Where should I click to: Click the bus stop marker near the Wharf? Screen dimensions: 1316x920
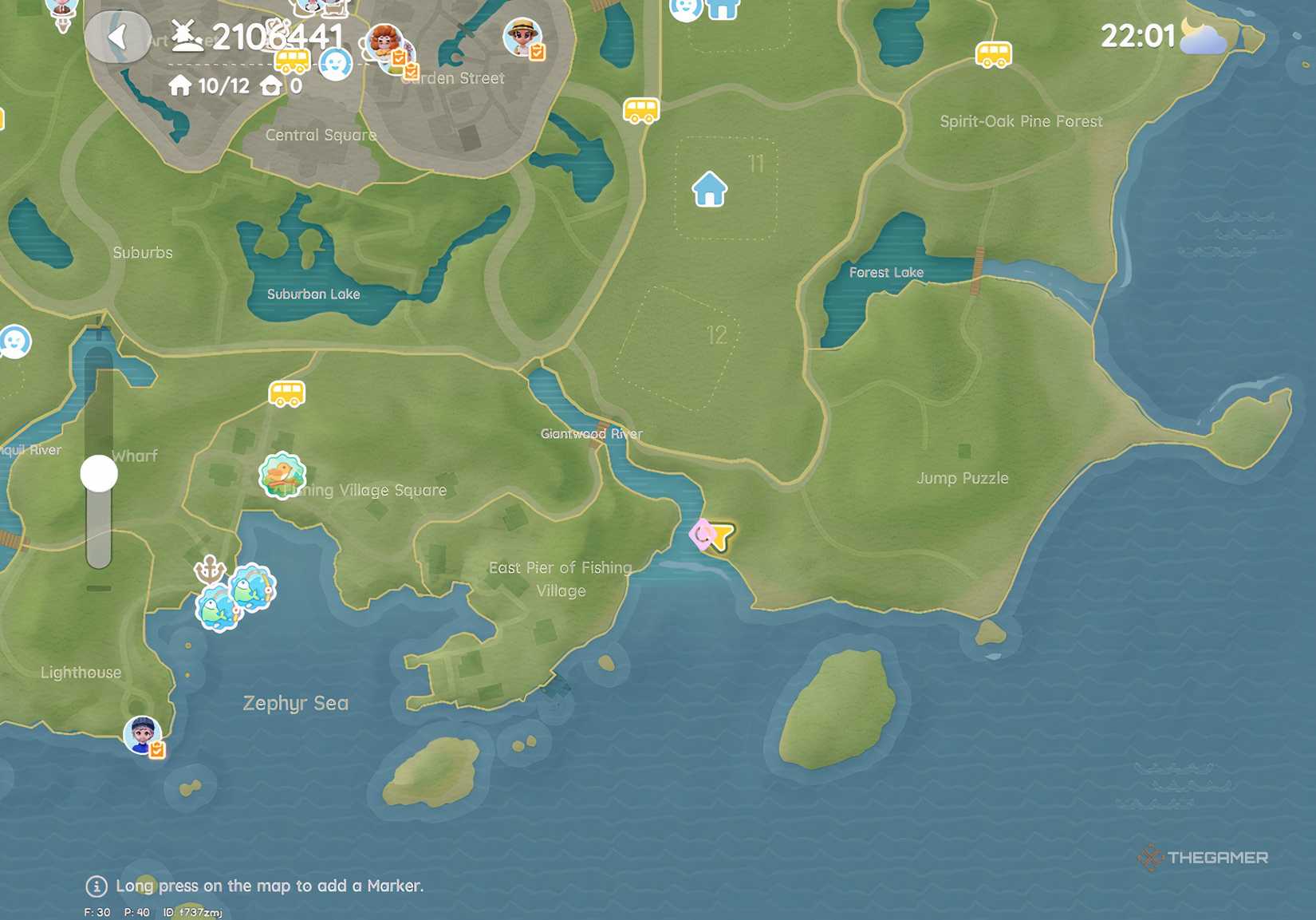[288, 393]
